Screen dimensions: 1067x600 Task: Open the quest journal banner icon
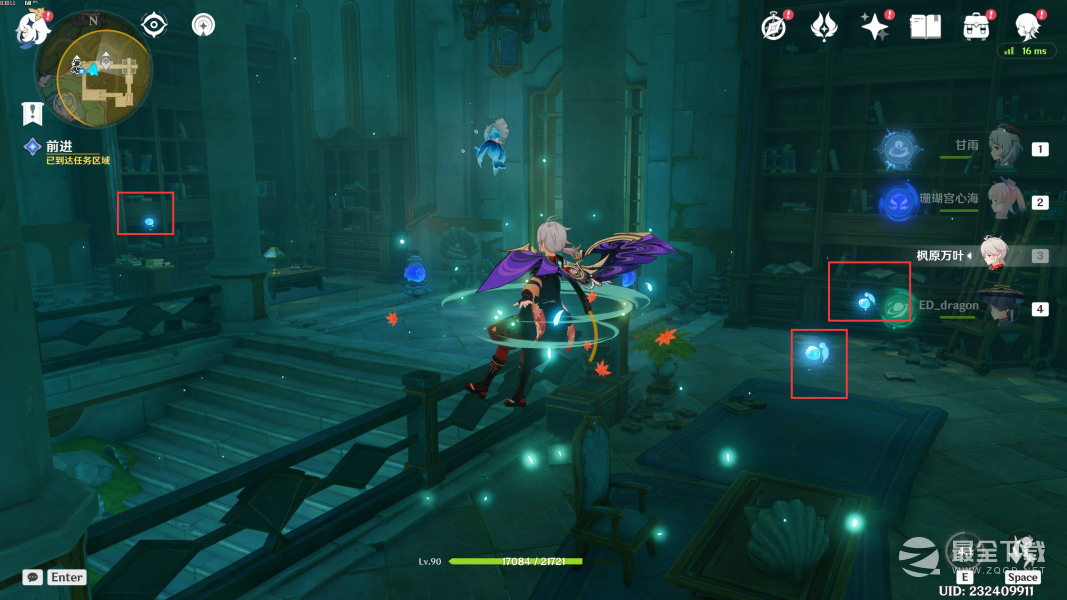pyautogui.click(x=32, y=113)
